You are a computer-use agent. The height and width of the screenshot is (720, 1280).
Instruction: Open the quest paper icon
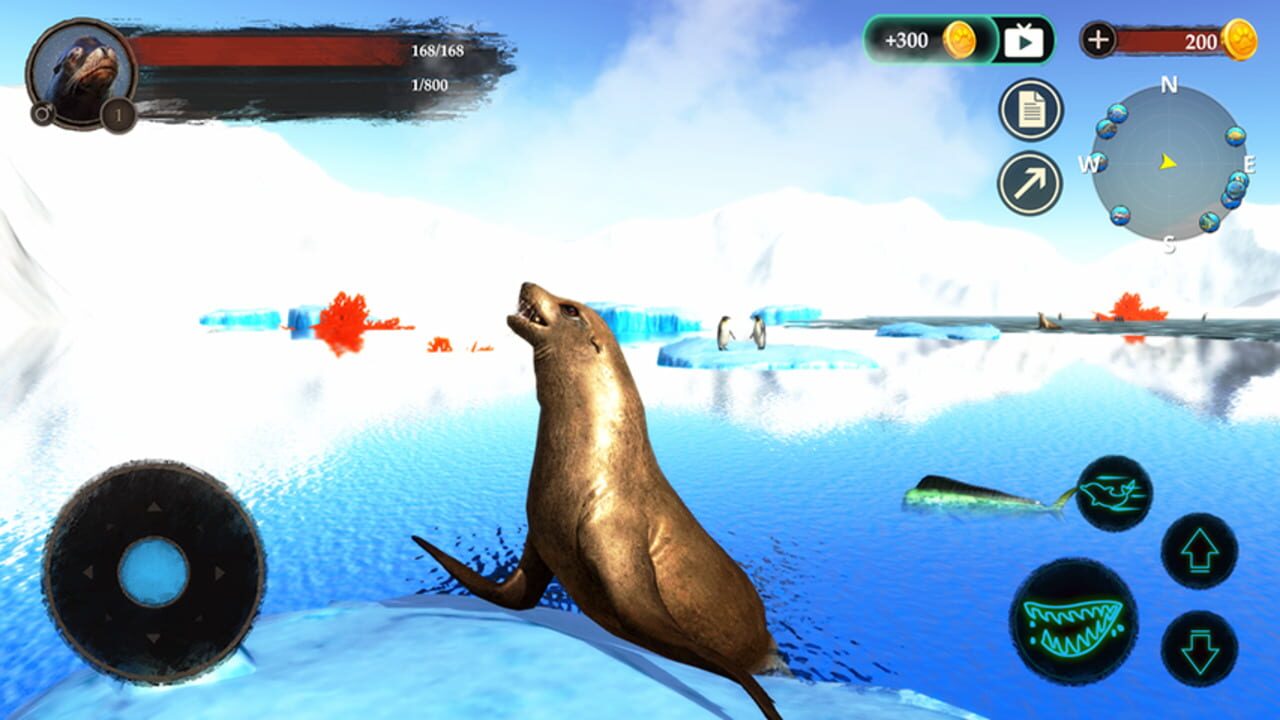pyautogui.click(x=1030, y=110)
